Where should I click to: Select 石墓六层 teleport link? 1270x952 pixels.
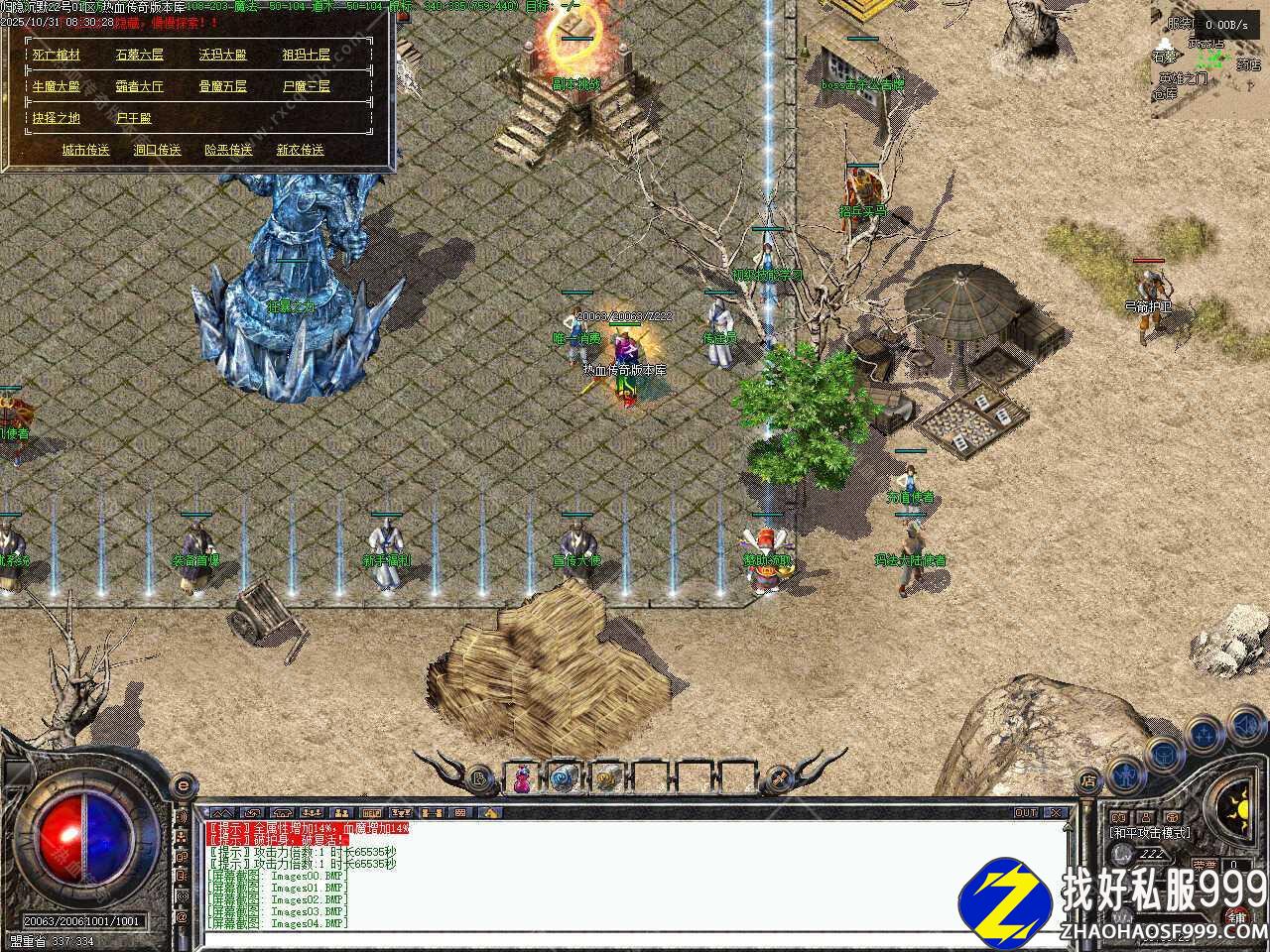point(140,56)
